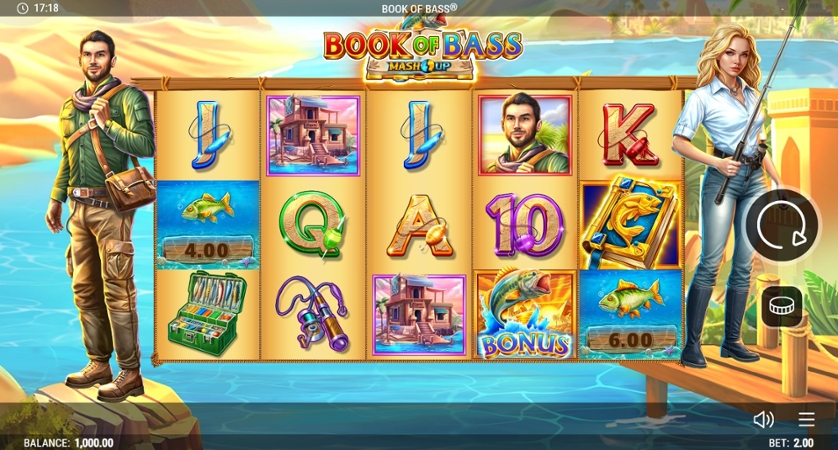The width and height of the screenshot is (838, 450).
Task: Open the hamburger menu
Action: point(806,420)
